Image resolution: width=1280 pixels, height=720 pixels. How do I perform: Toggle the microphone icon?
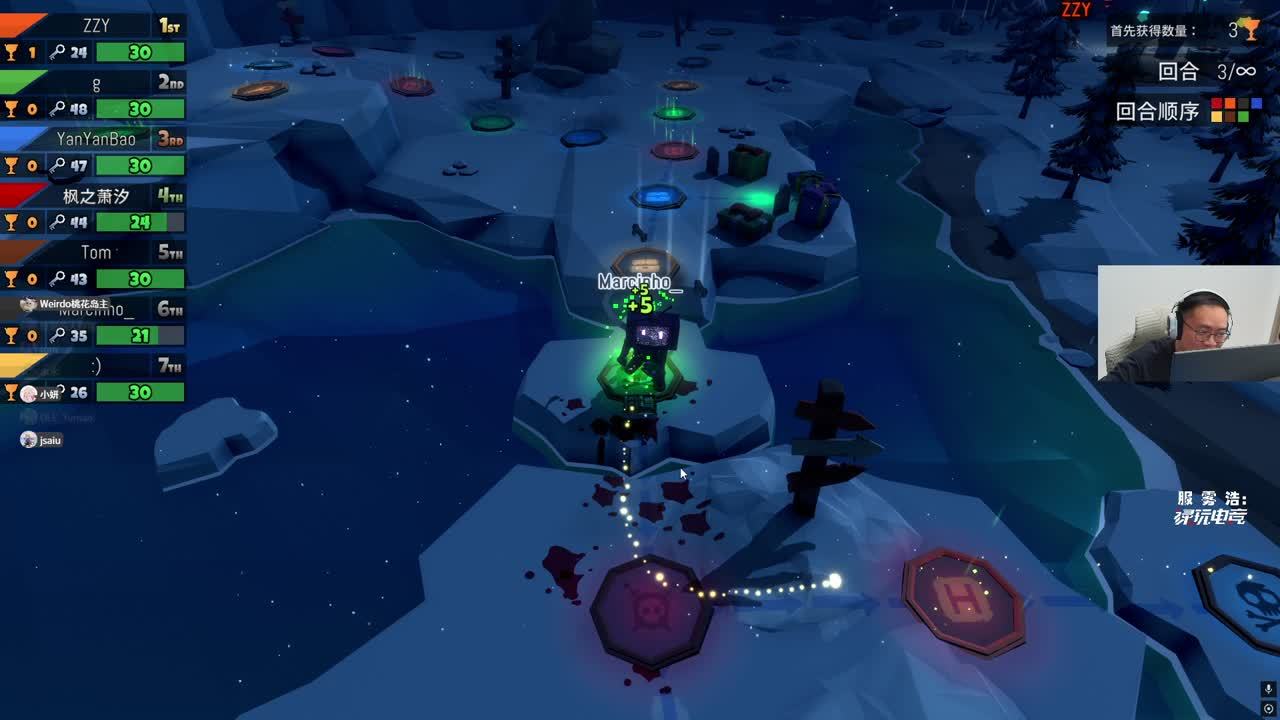pos(1269,690)
